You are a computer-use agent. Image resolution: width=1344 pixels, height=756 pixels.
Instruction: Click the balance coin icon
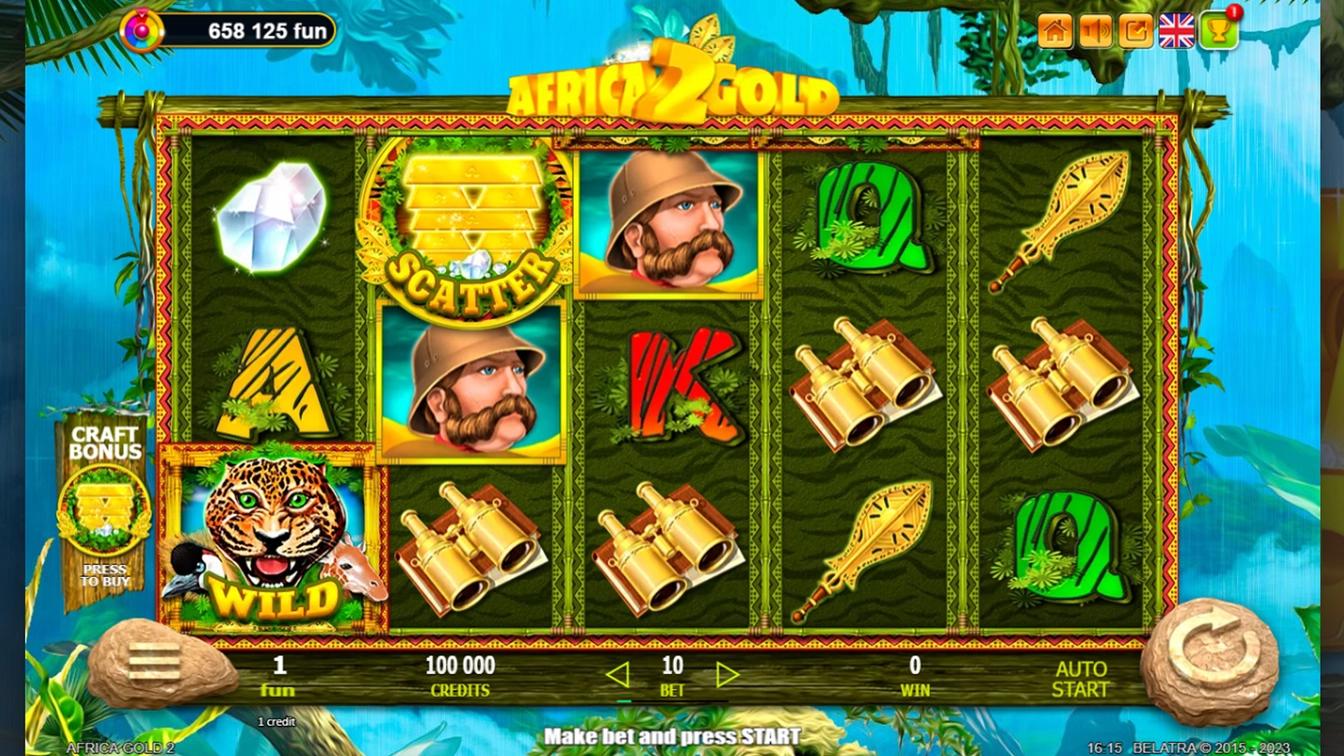click(141, 31)
